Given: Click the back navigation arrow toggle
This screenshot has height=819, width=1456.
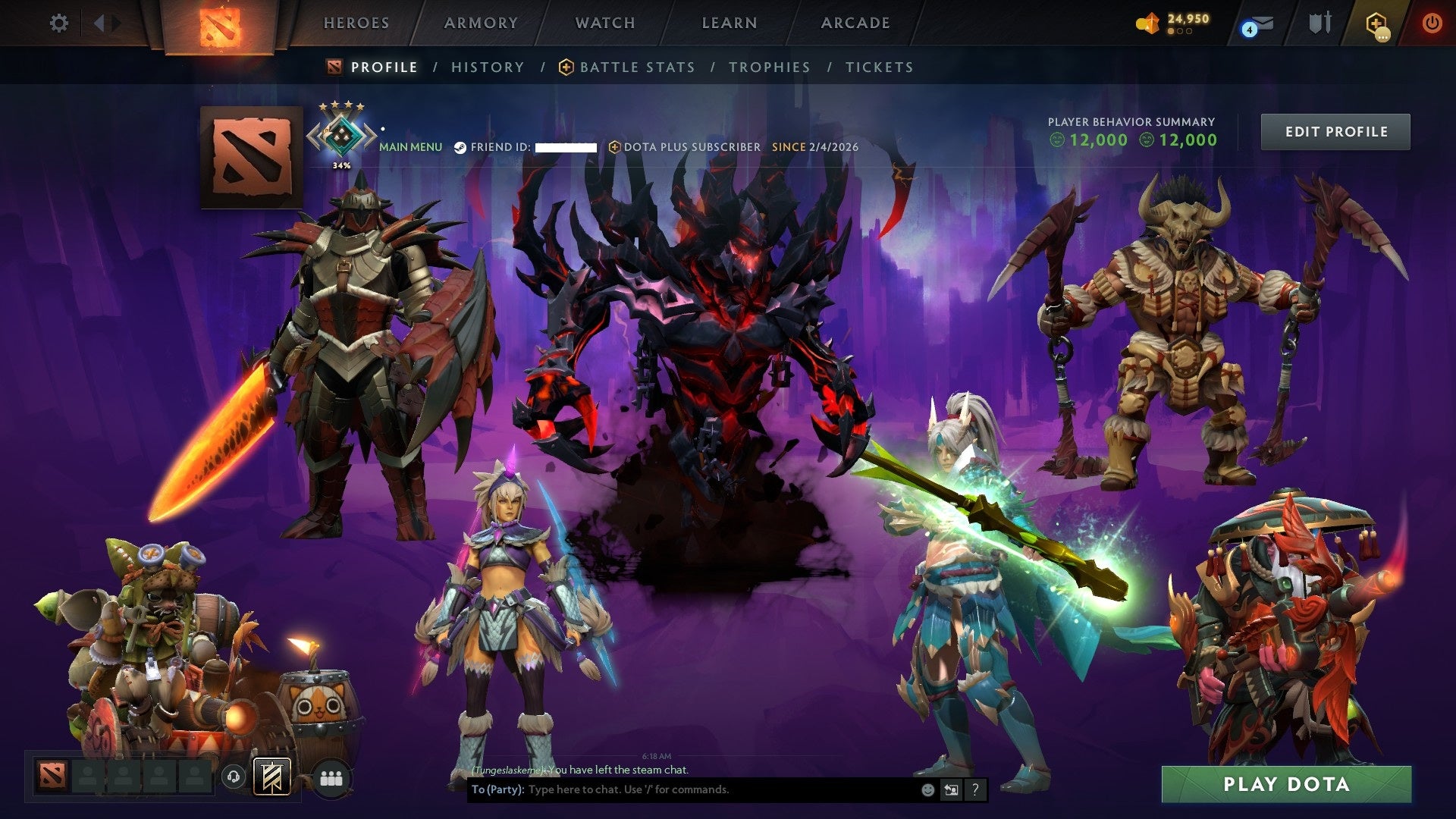Looking at the screenshot, I should (x=99, y=22).
